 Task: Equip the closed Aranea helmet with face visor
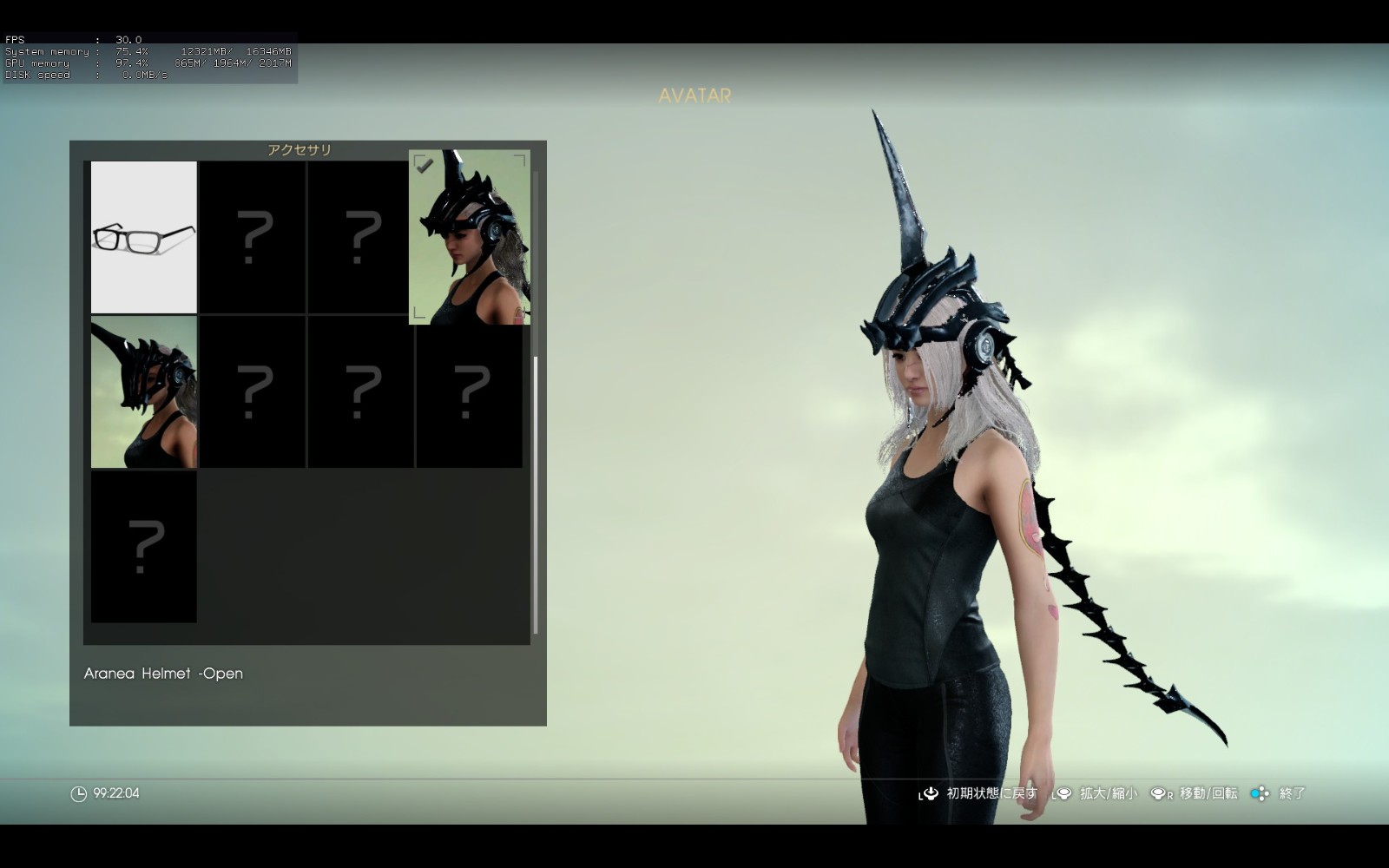point(144,391)
